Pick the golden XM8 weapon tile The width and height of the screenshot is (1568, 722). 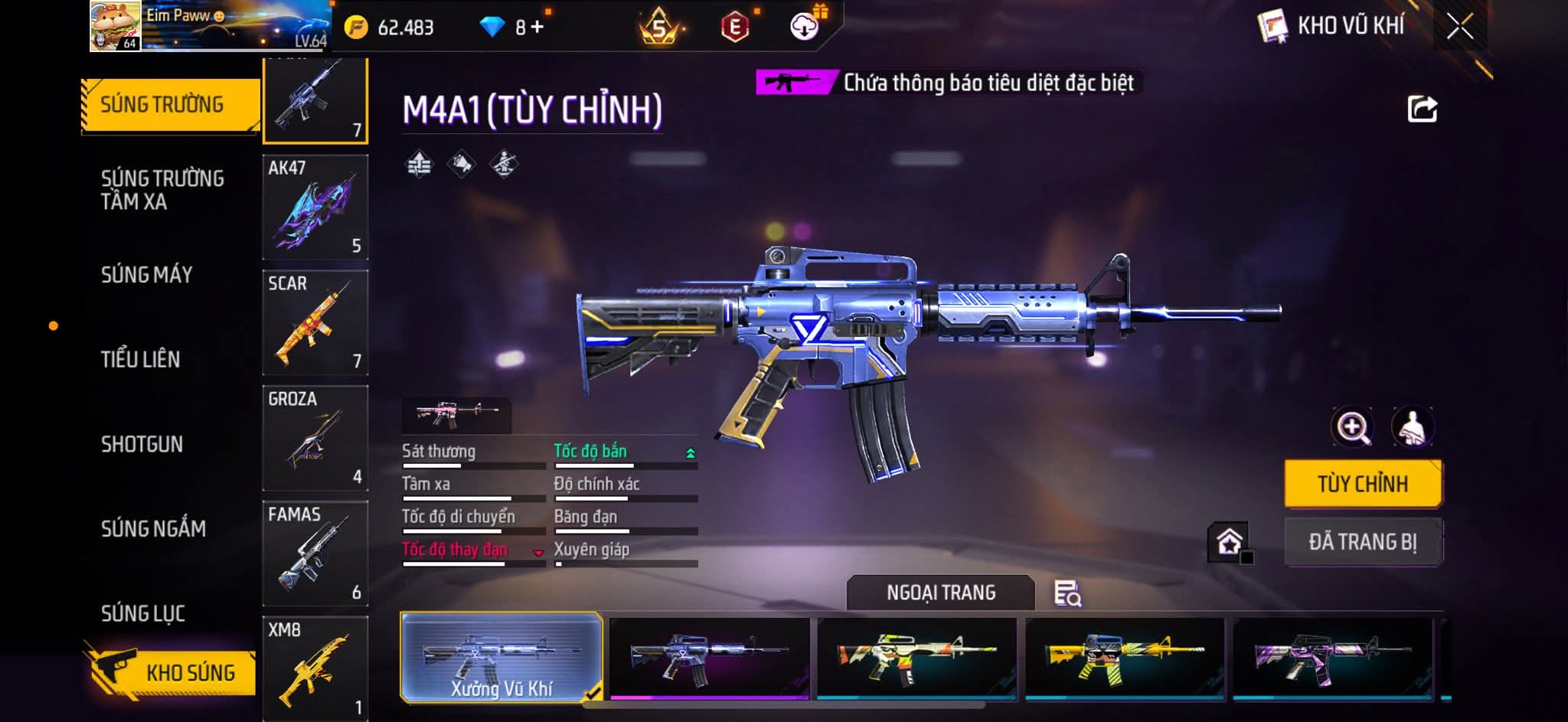tap(315, 668)
